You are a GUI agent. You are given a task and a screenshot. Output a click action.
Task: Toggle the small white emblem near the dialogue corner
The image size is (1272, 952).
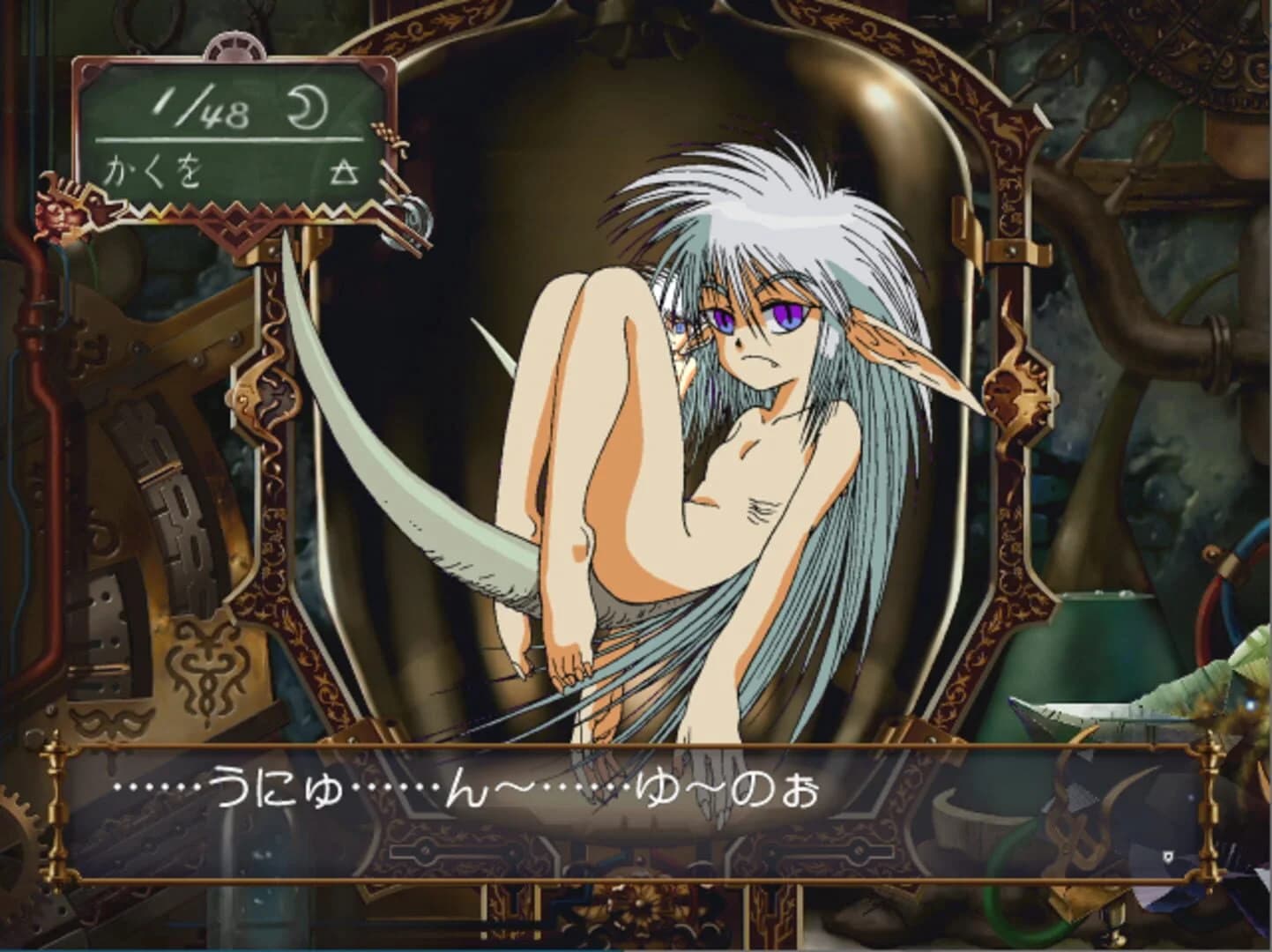(x=1168, y=856)
